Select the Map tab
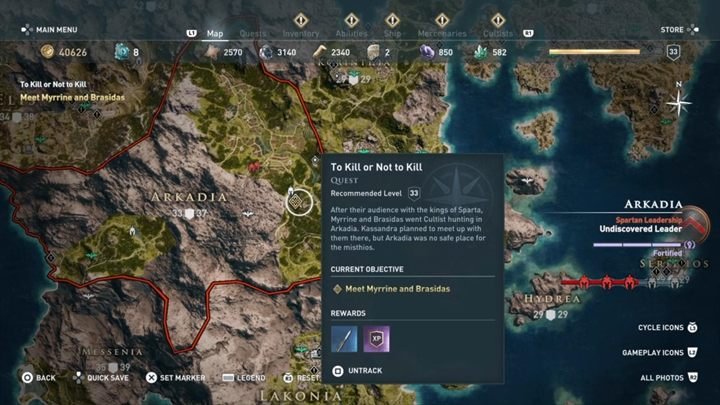 (x=215, y=33)
